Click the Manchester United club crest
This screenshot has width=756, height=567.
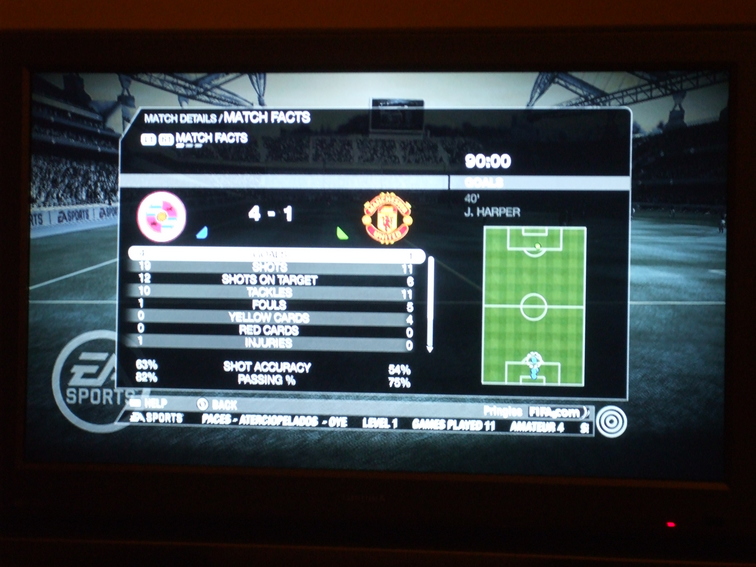(381, 217)
